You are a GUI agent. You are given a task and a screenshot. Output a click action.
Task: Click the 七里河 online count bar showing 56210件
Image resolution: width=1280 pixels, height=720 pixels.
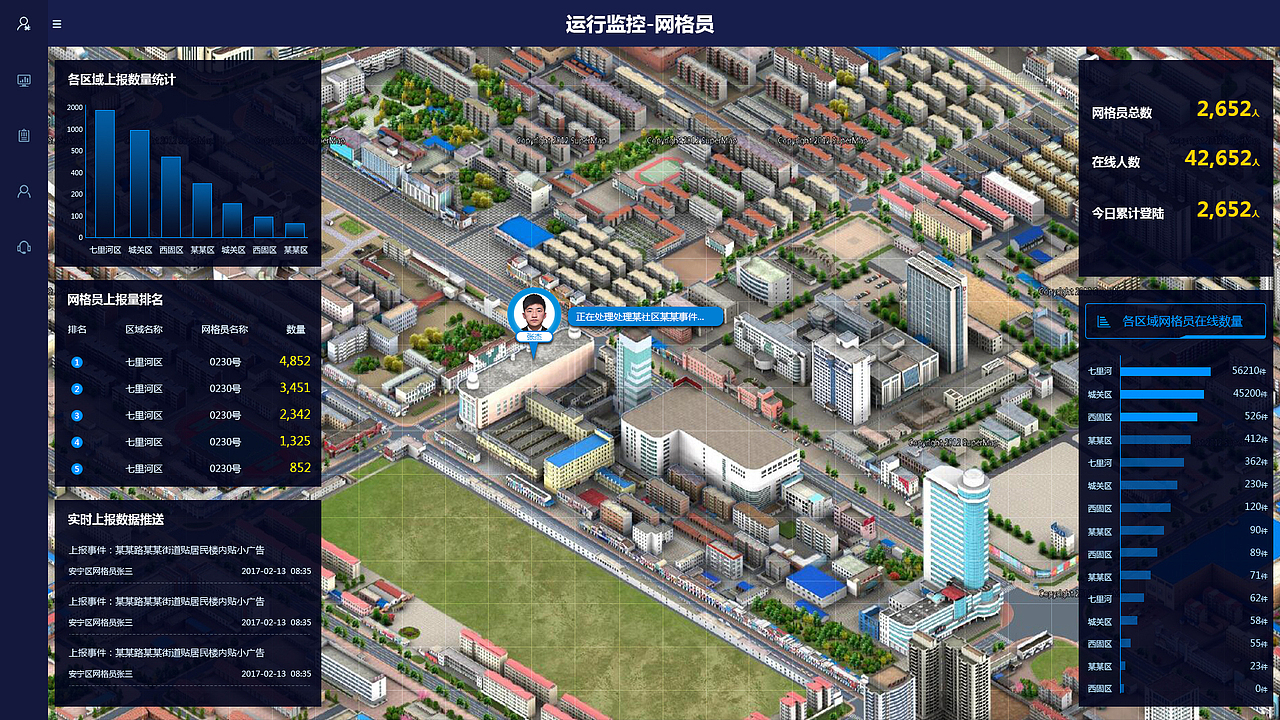[x=1168, y=369]
